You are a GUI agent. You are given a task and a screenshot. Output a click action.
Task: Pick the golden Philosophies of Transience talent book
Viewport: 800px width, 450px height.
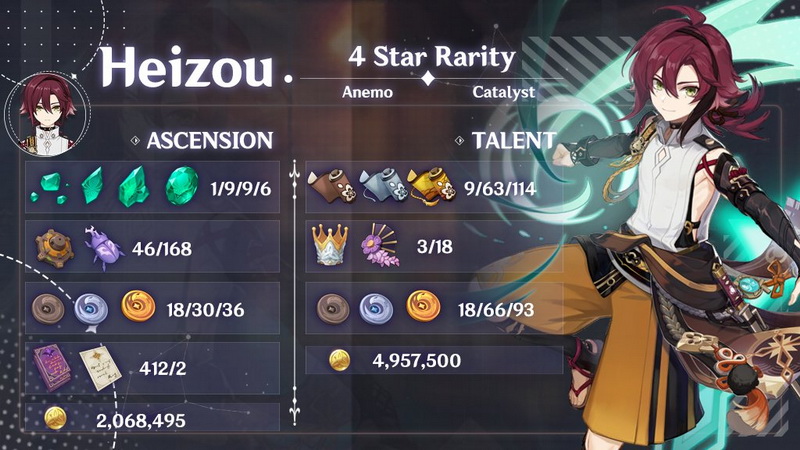425,184
